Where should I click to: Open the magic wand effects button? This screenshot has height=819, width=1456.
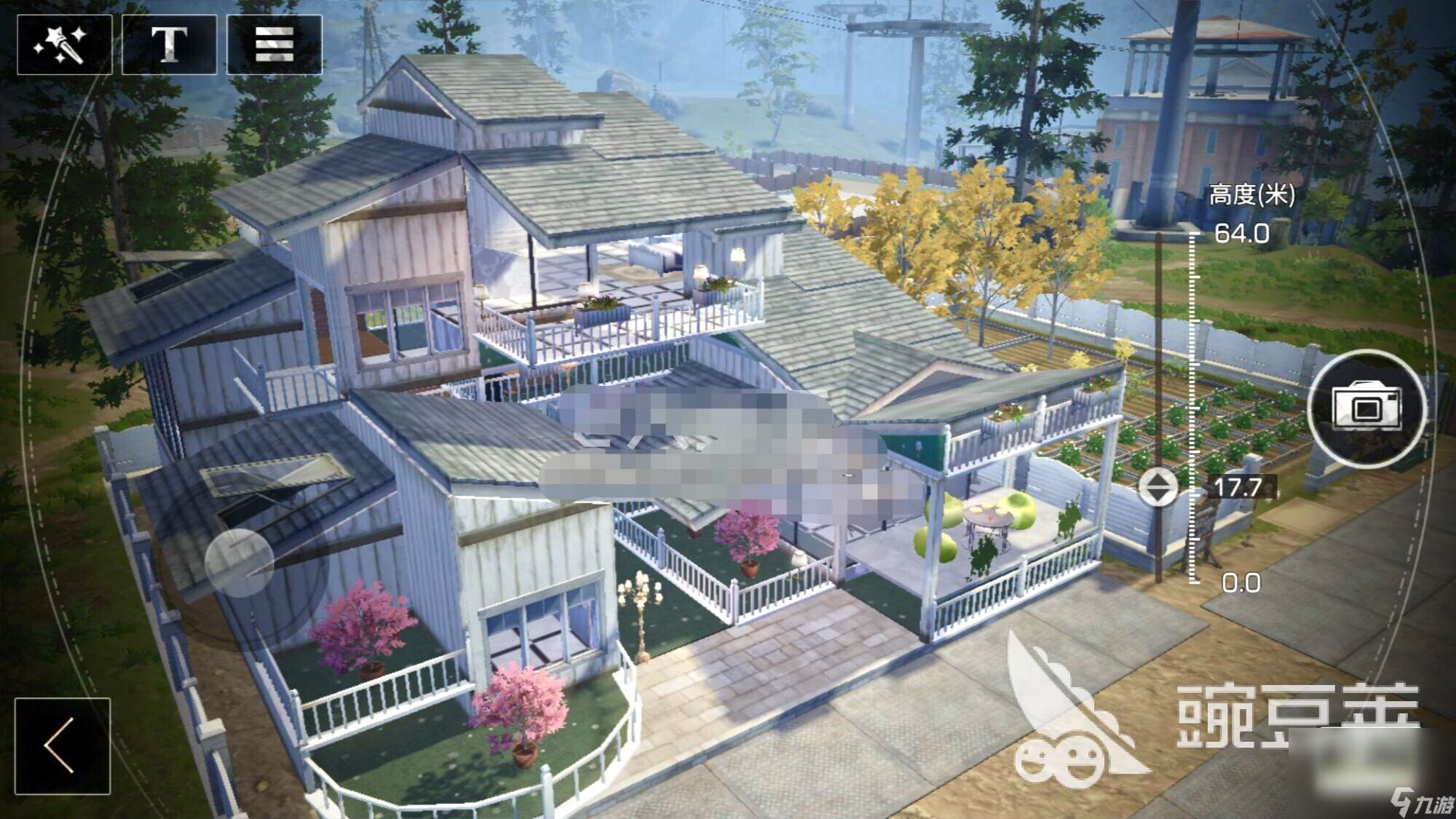pyautogui.click(x=64, y=44)
